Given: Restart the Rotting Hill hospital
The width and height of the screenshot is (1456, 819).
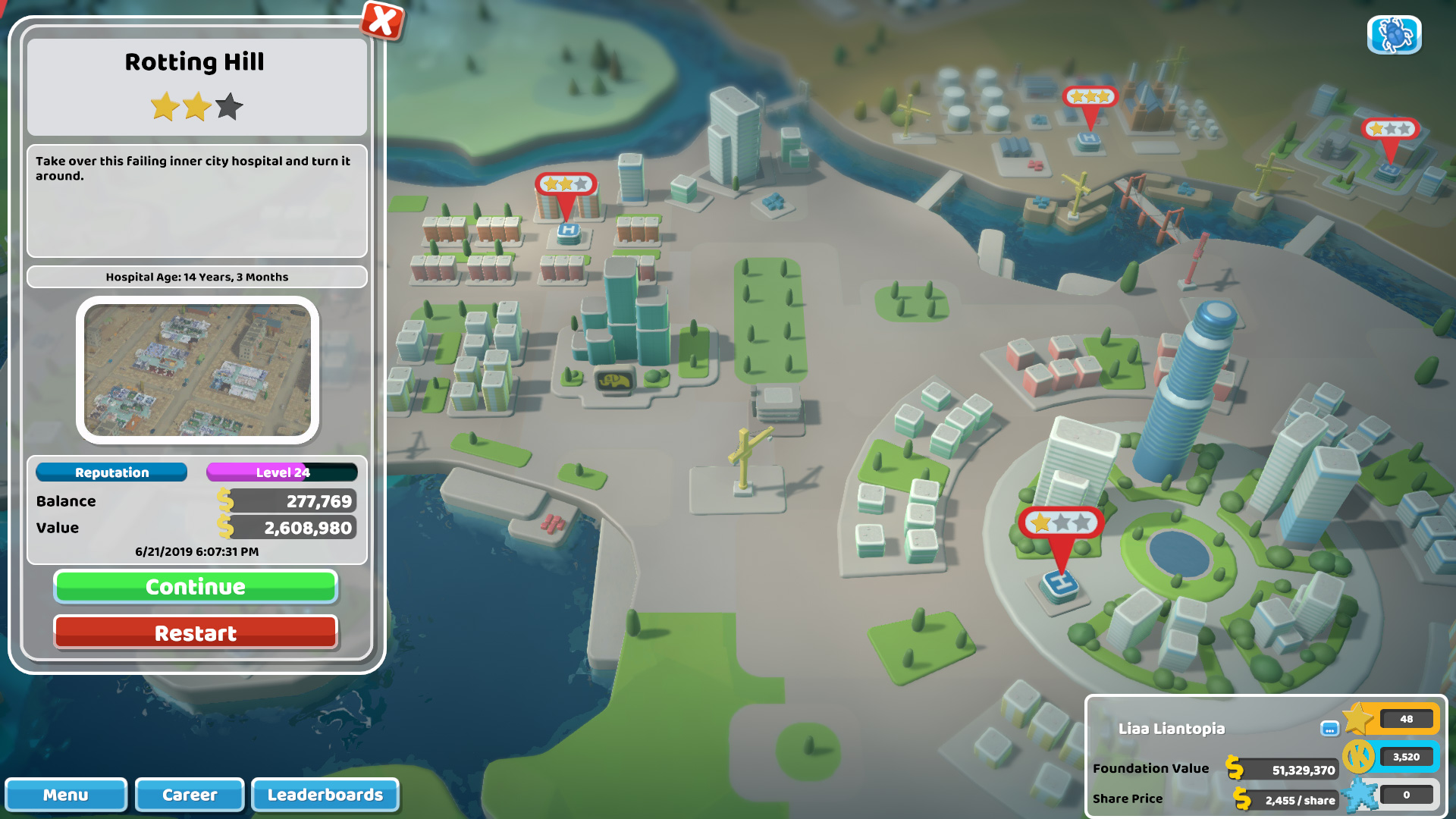Looking at the screenshot, I should click(x=196, y=632).
